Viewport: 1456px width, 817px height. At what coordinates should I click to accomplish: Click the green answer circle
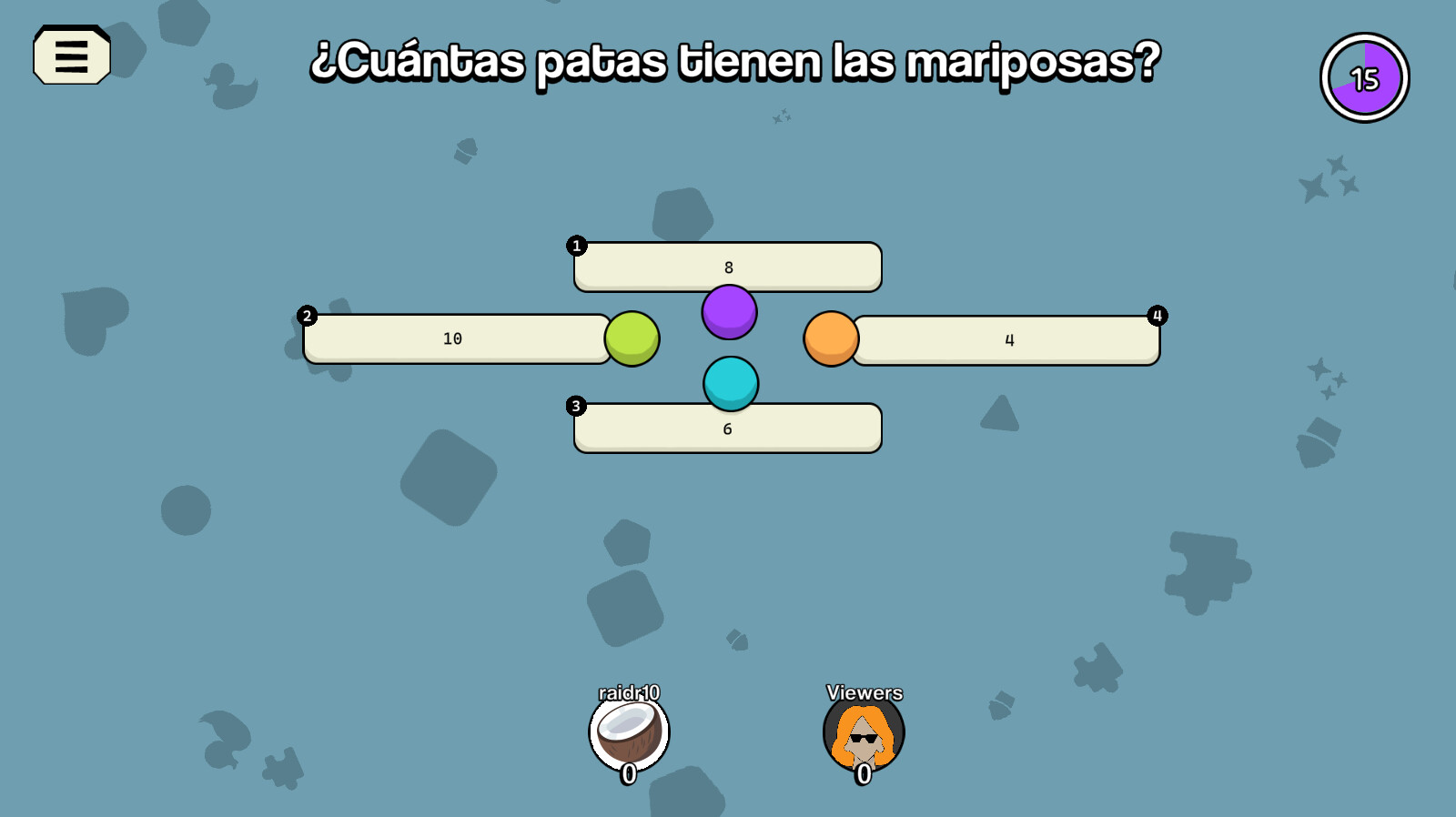632,338
